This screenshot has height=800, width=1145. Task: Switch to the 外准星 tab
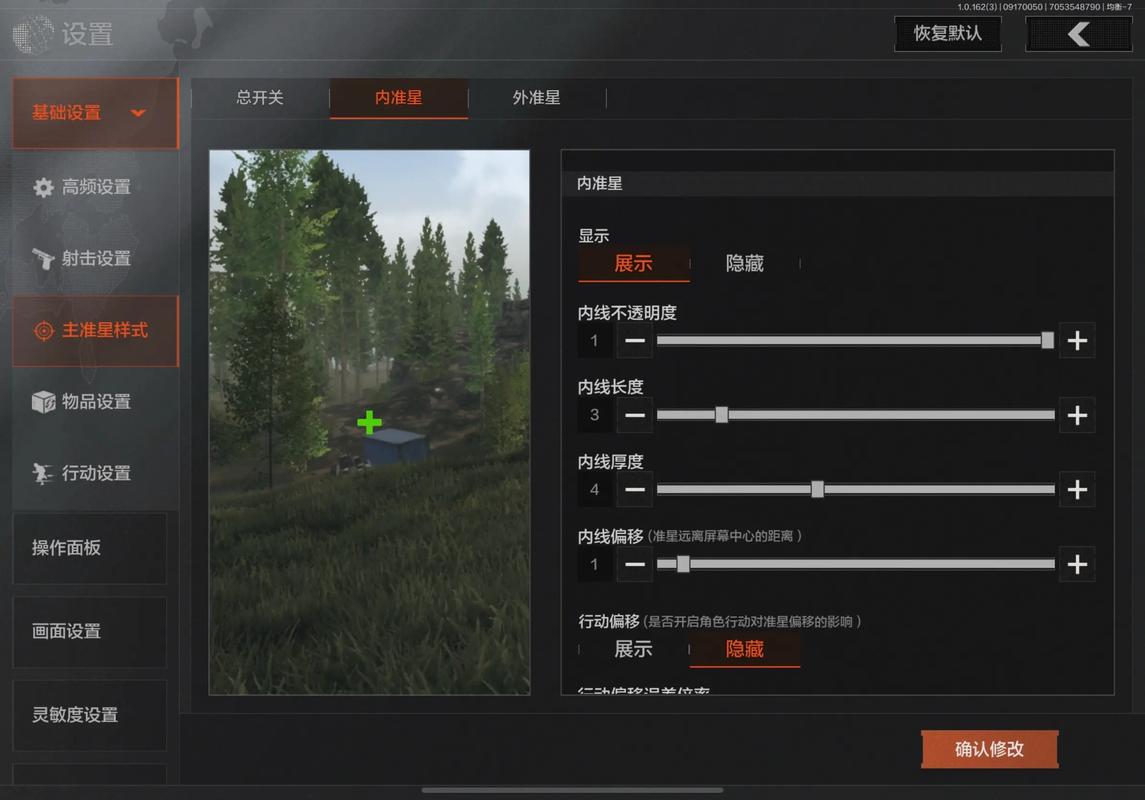click(x=536, y=98)
